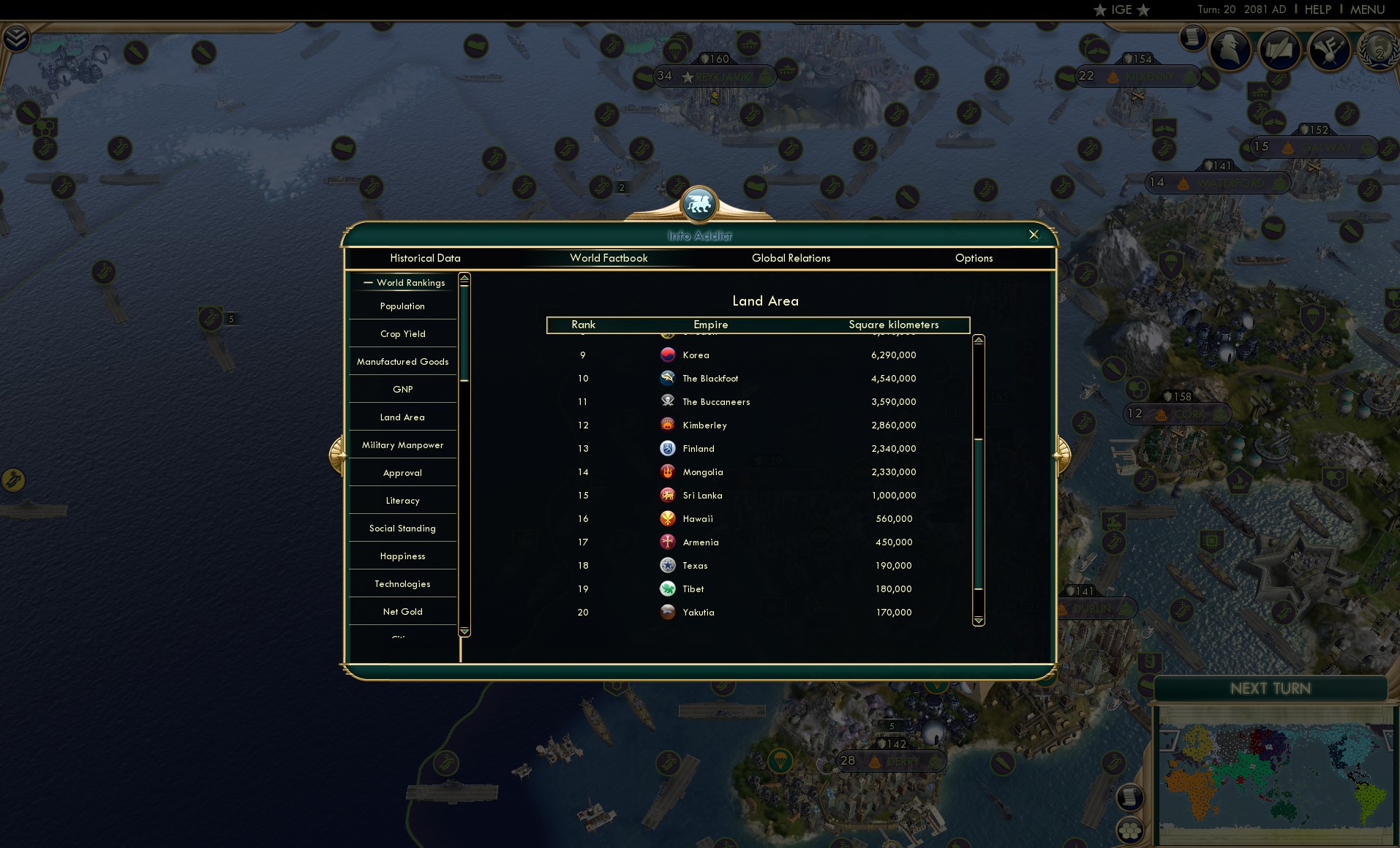
Task: Click Korea's civilization icon in the rankings
Action: 668,355
